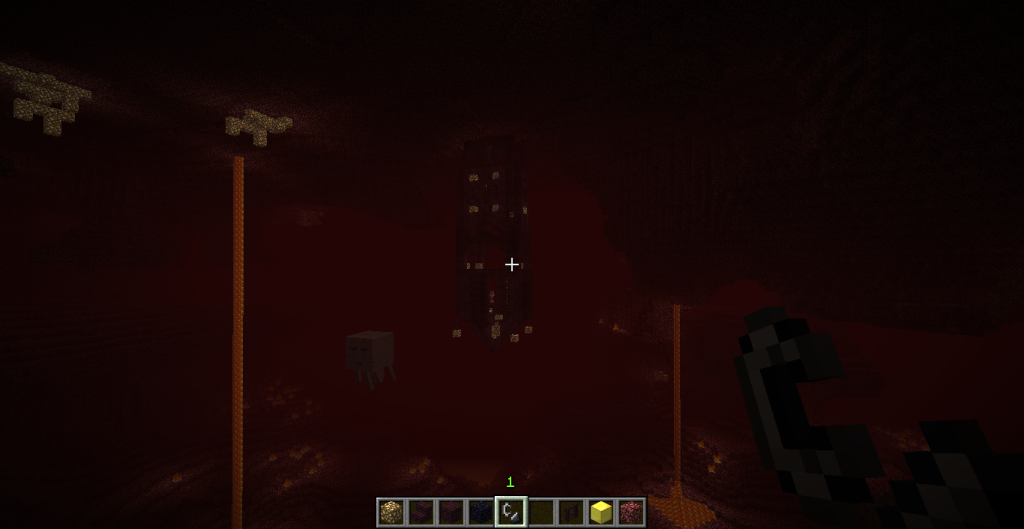Select the glowstone block hotbar slot
The height and width of the screenshot is (529, 1024).
[x=391, y=512]
